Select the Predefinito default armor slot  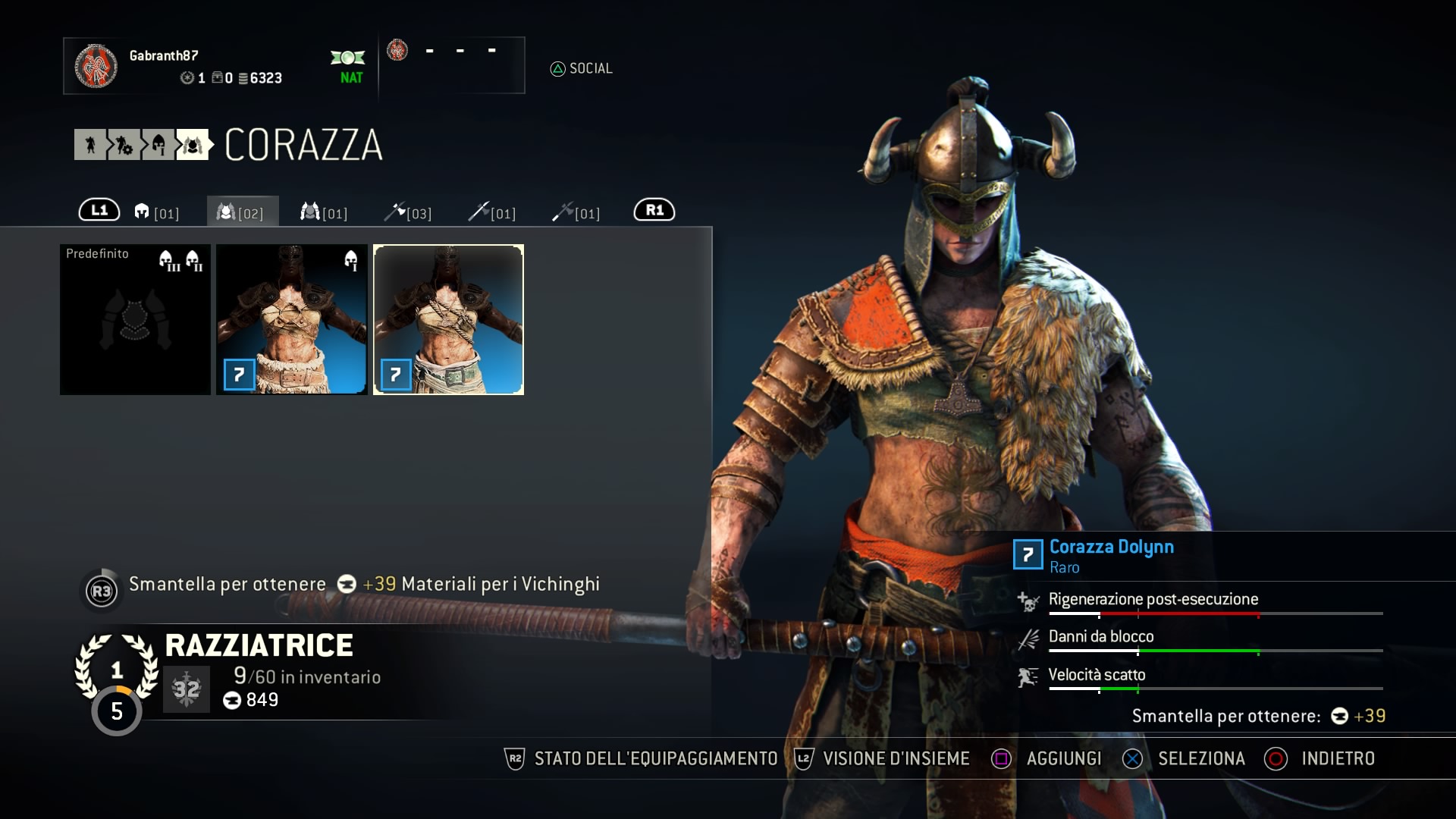click(136, 319)
